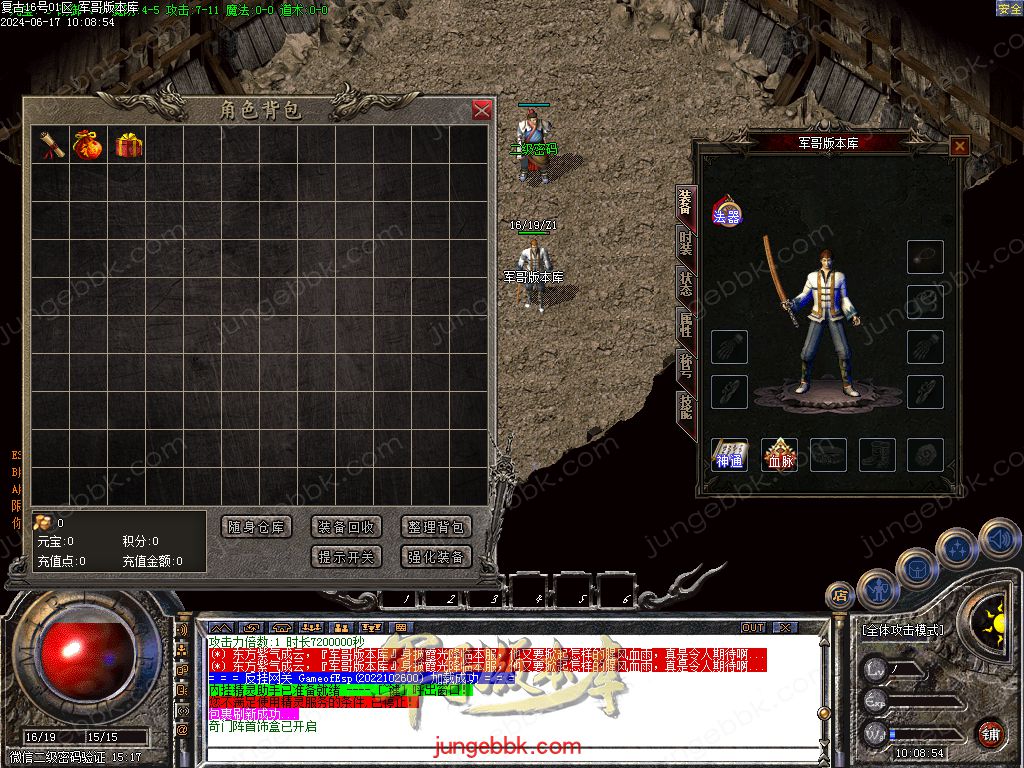1024x768 pixels.
Task: Open the round 店 shop button
Action: pyautogui.click(x=839, y=596)
